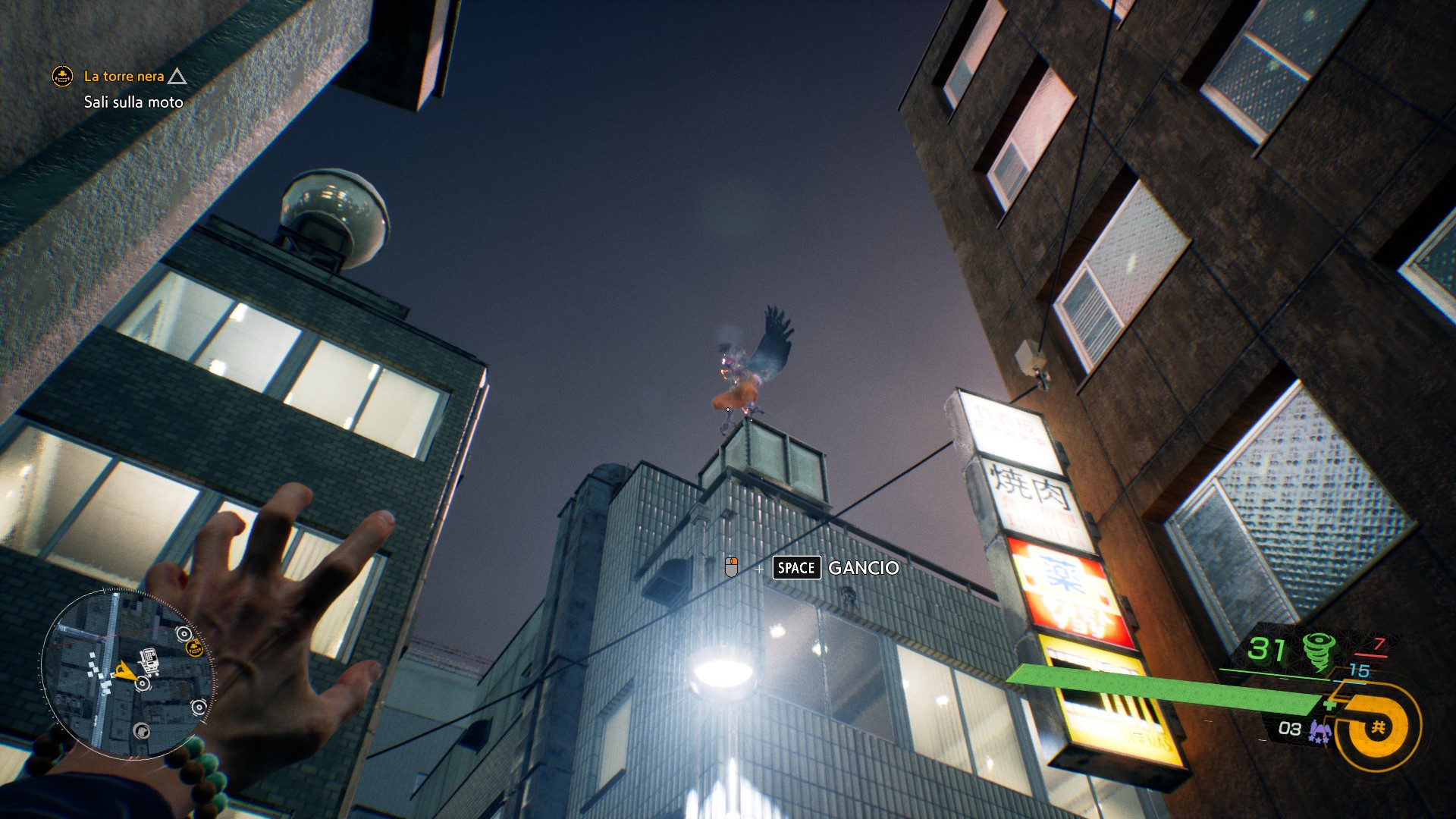Viewport: 1456px width, 819px height.
Task: Select the grey bird-head marker on the minimap
Action: click(x=141, y=731)
